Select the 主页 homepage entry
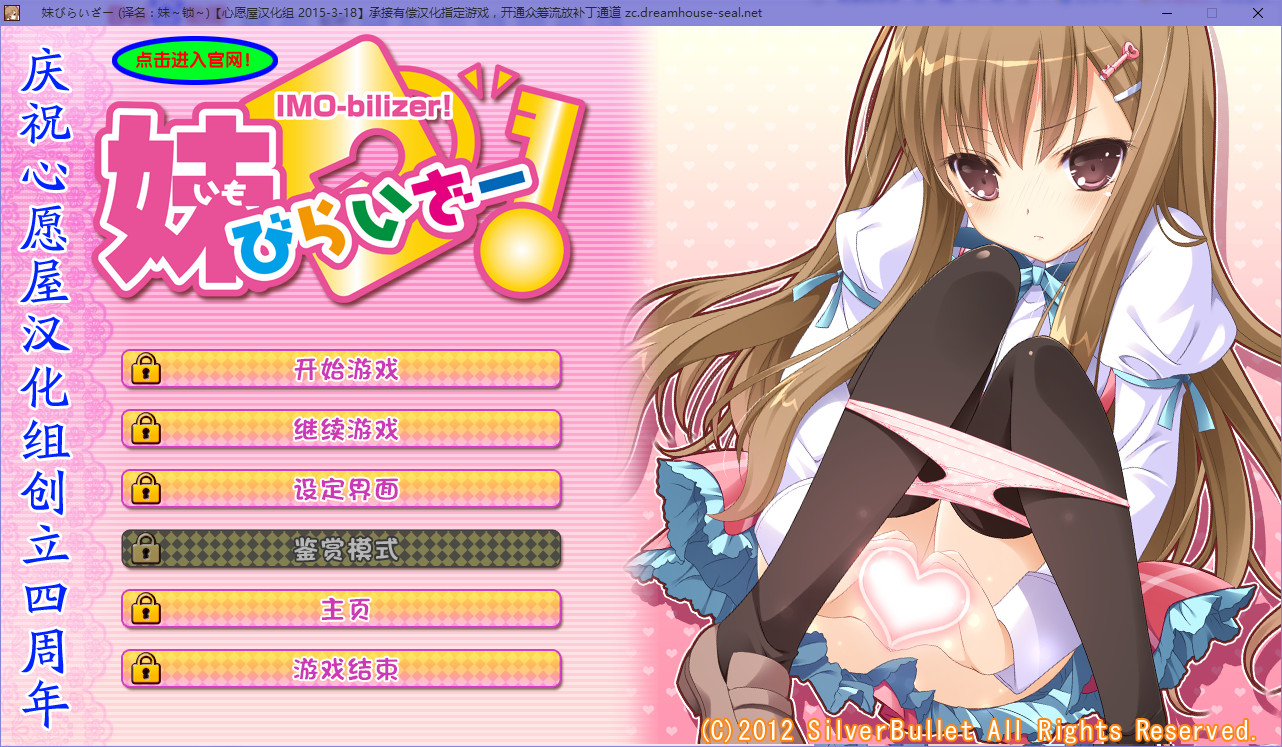This screenshot has height=747, width=1282. (345, 609)
